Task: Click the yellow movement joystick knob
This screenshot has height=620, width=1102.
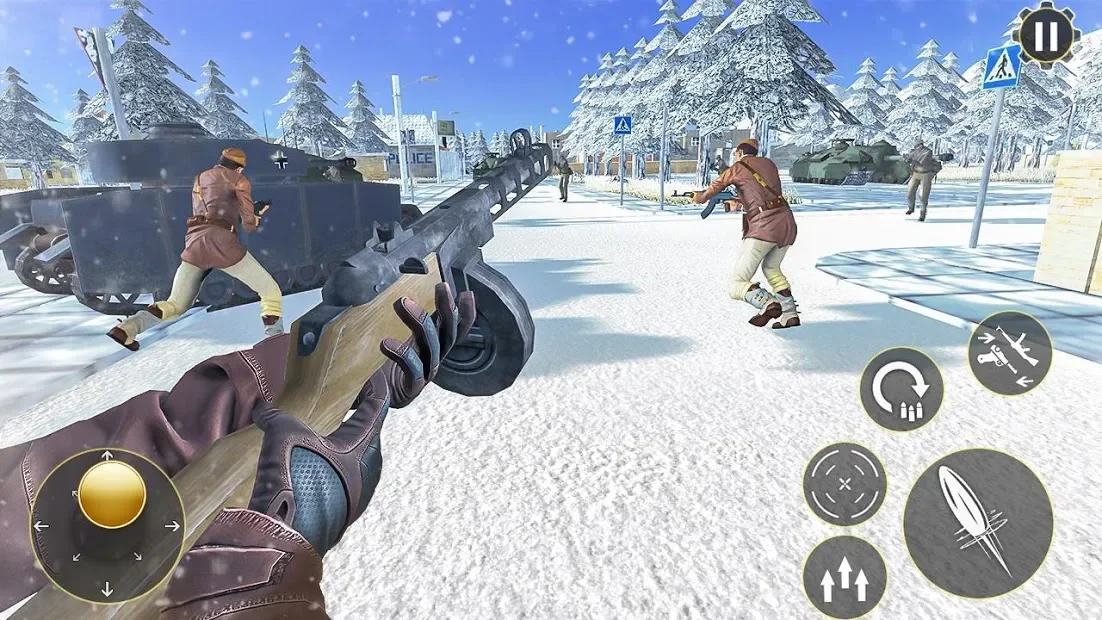Action: [x=112, y=494]
